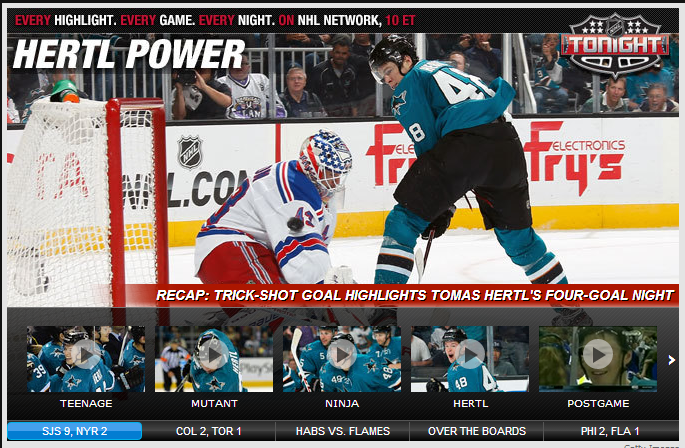Open the Habs vs. Flames tab
Viewport: 685px width, 448px height.
click(x=342, y=431)
